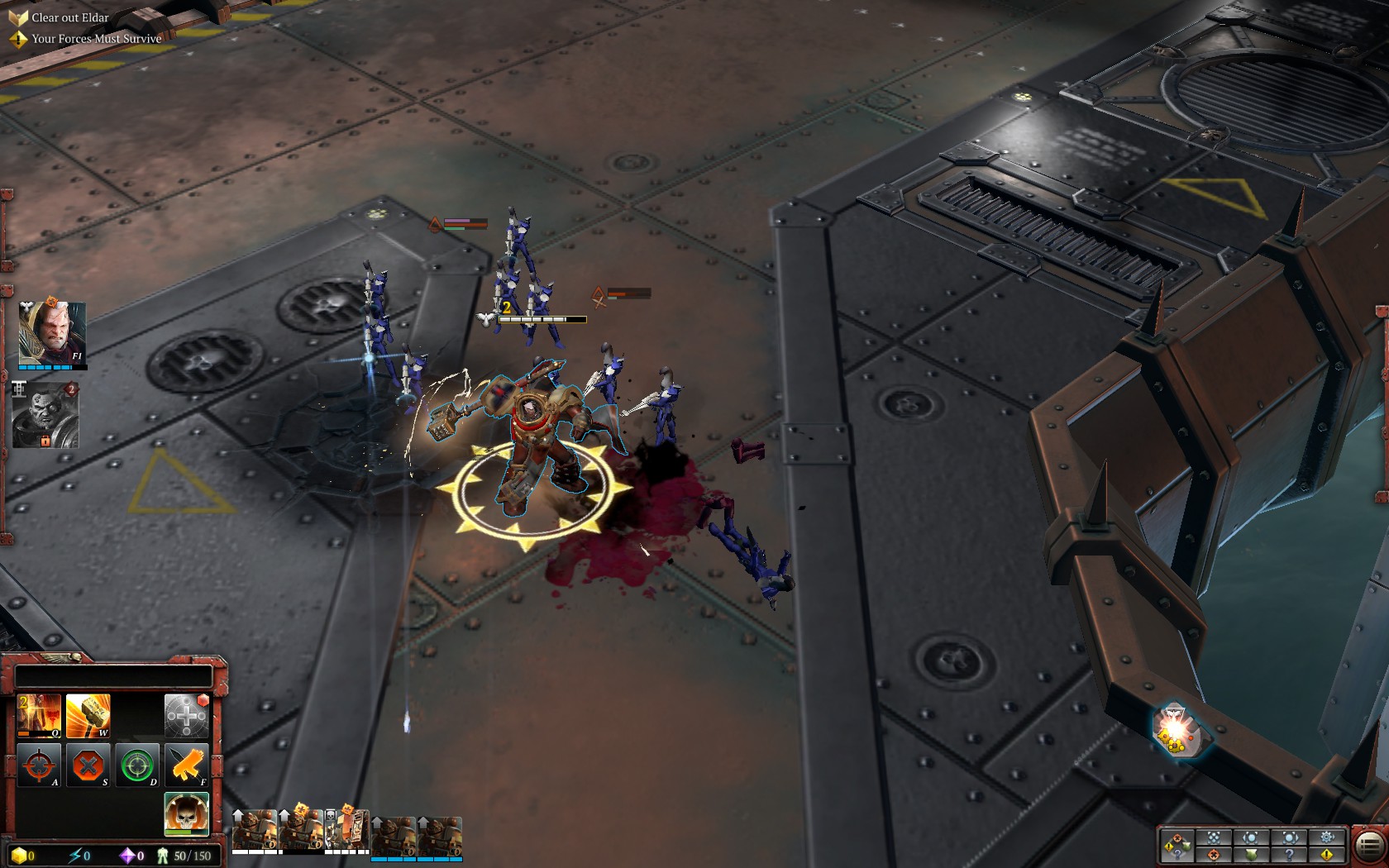The height and width of the screenshot is (868, 1389).
Task: Send the green shield defend ping
Action: [x=1251, y=854]
